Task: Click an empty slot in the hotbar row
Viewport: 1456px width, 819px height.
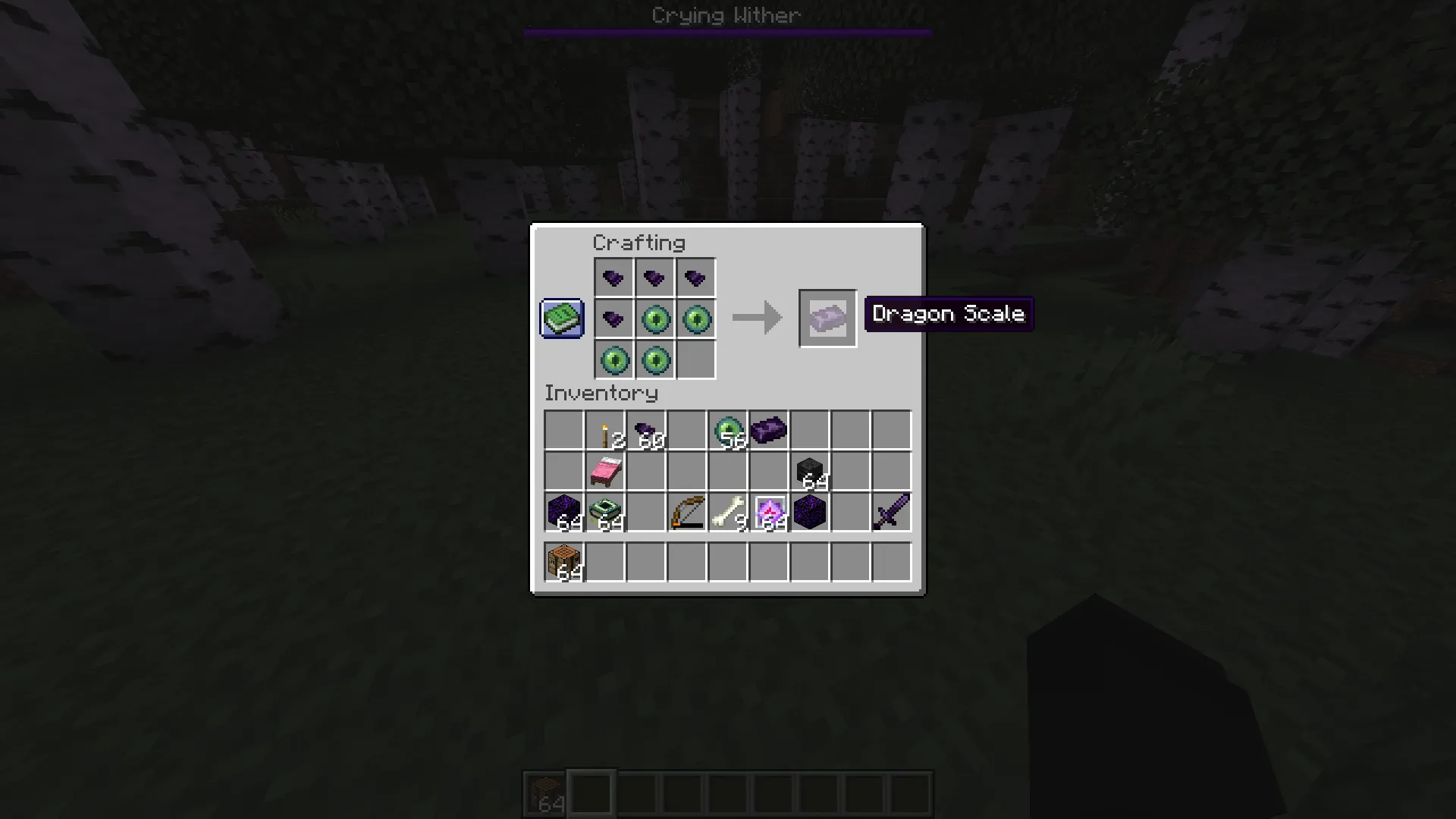Action: click(591, 792)
